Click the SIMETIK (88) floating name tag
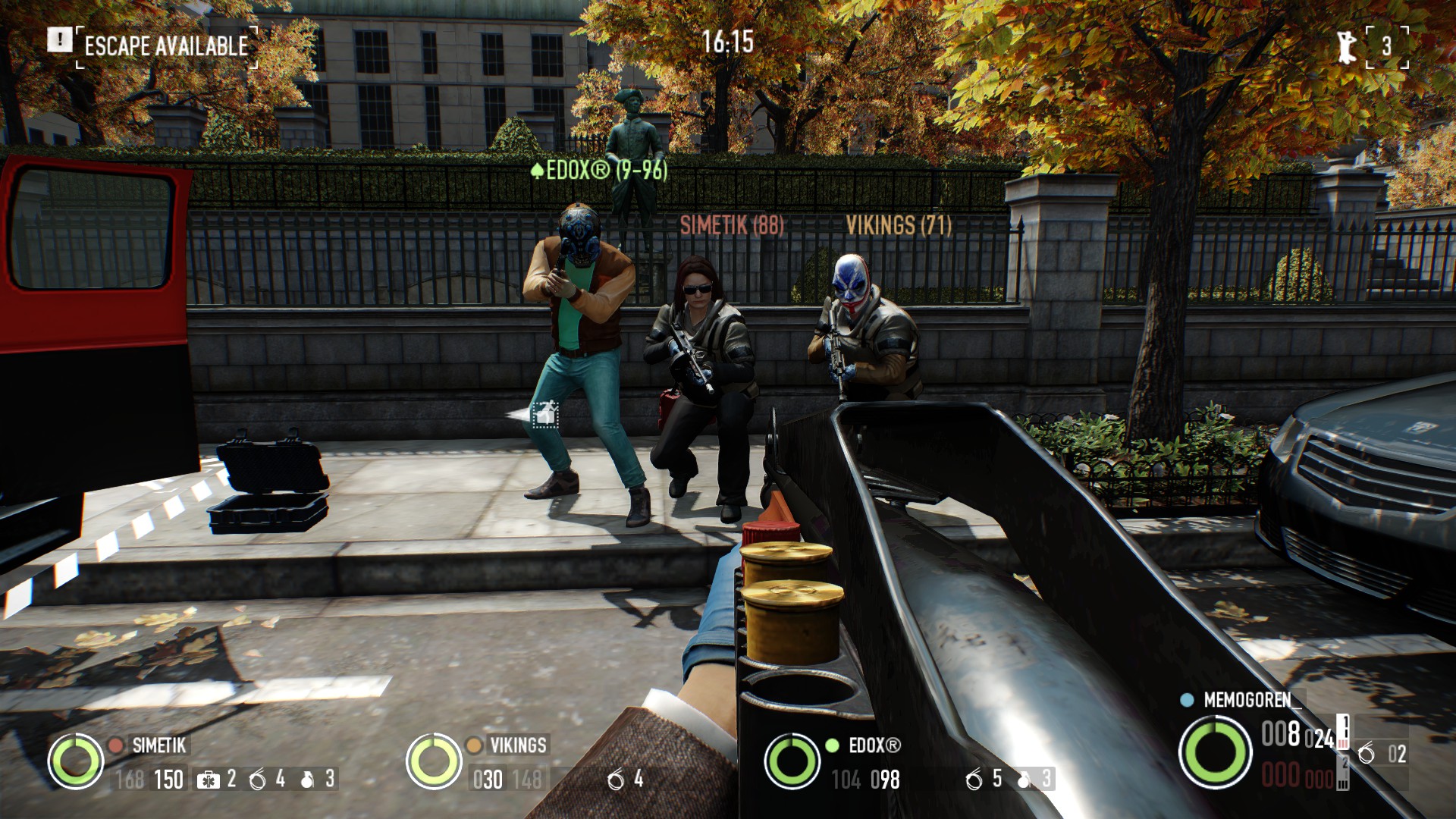This screenshot has width=1456, height=819. click(732, 225)
